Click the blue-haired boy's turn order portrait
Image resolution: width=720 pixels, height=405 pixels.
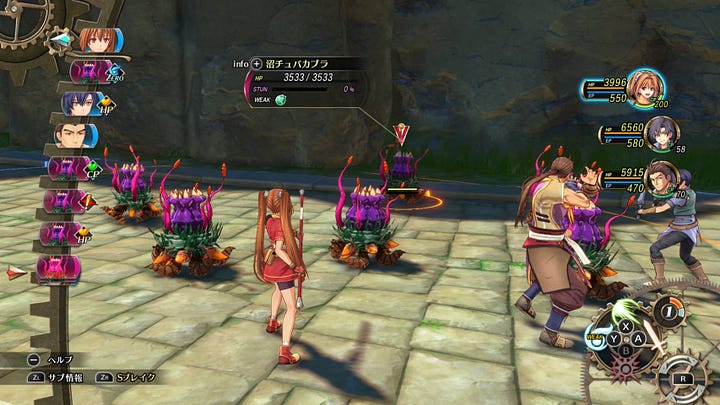78,103
